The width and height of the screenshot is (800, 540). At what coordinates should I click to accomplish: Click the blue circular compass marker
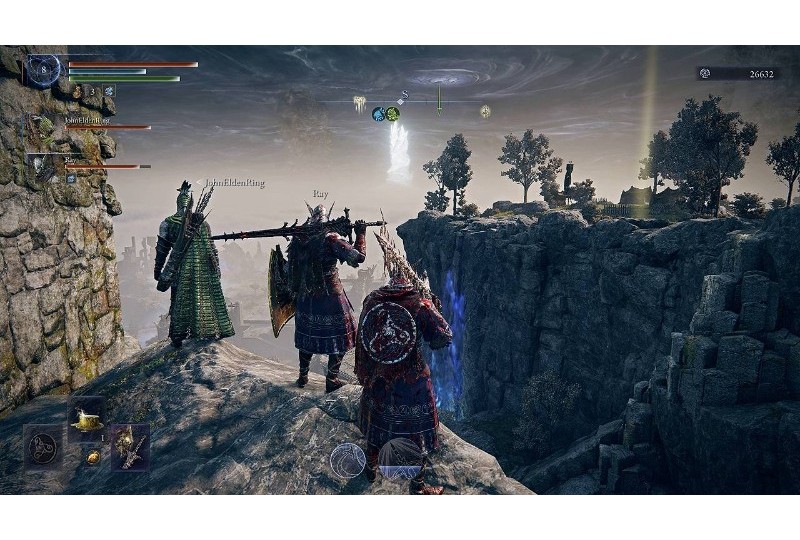[x=379, y=114]
